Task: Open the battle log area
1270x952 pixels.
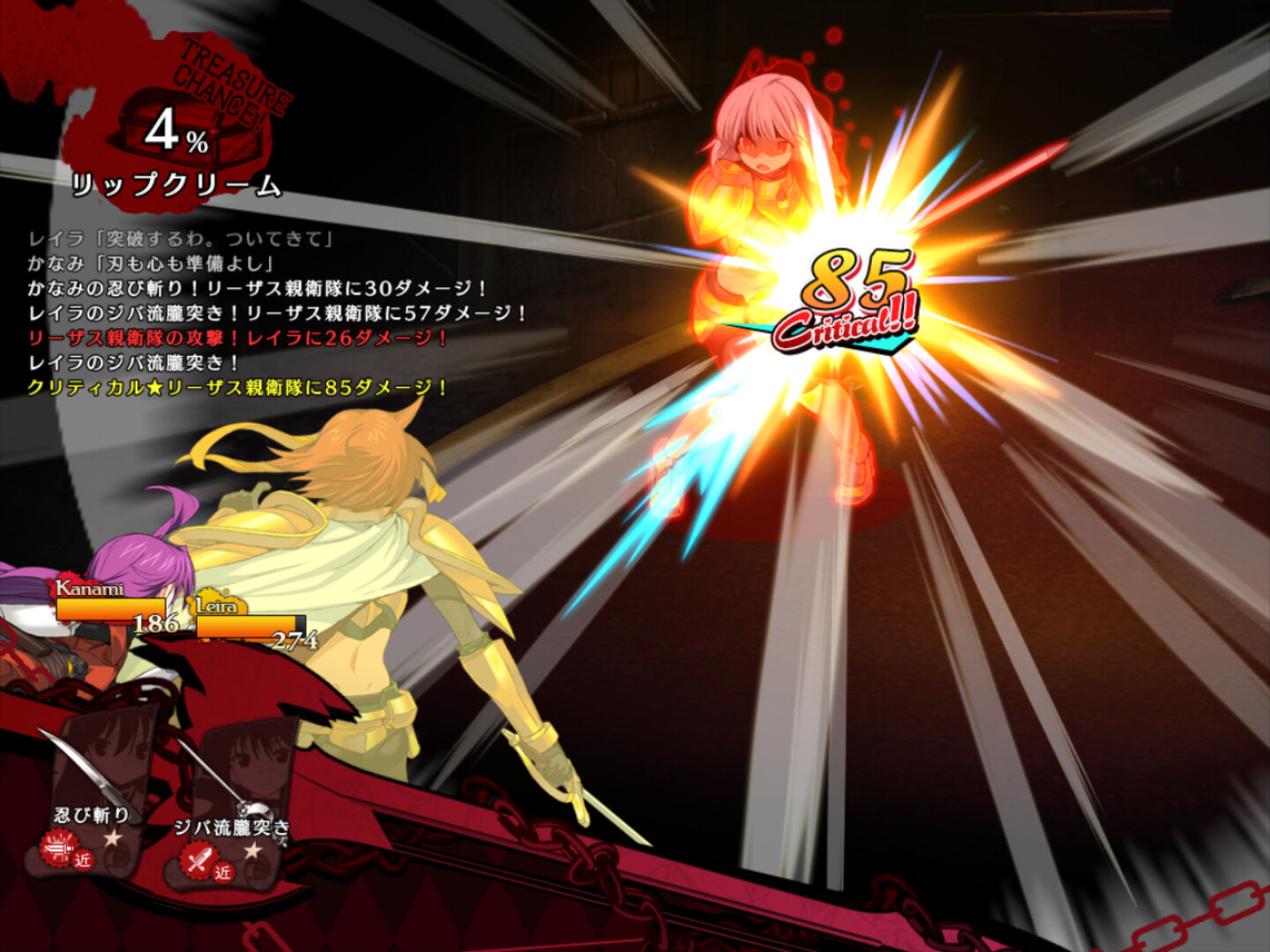Action: [265, 313]
